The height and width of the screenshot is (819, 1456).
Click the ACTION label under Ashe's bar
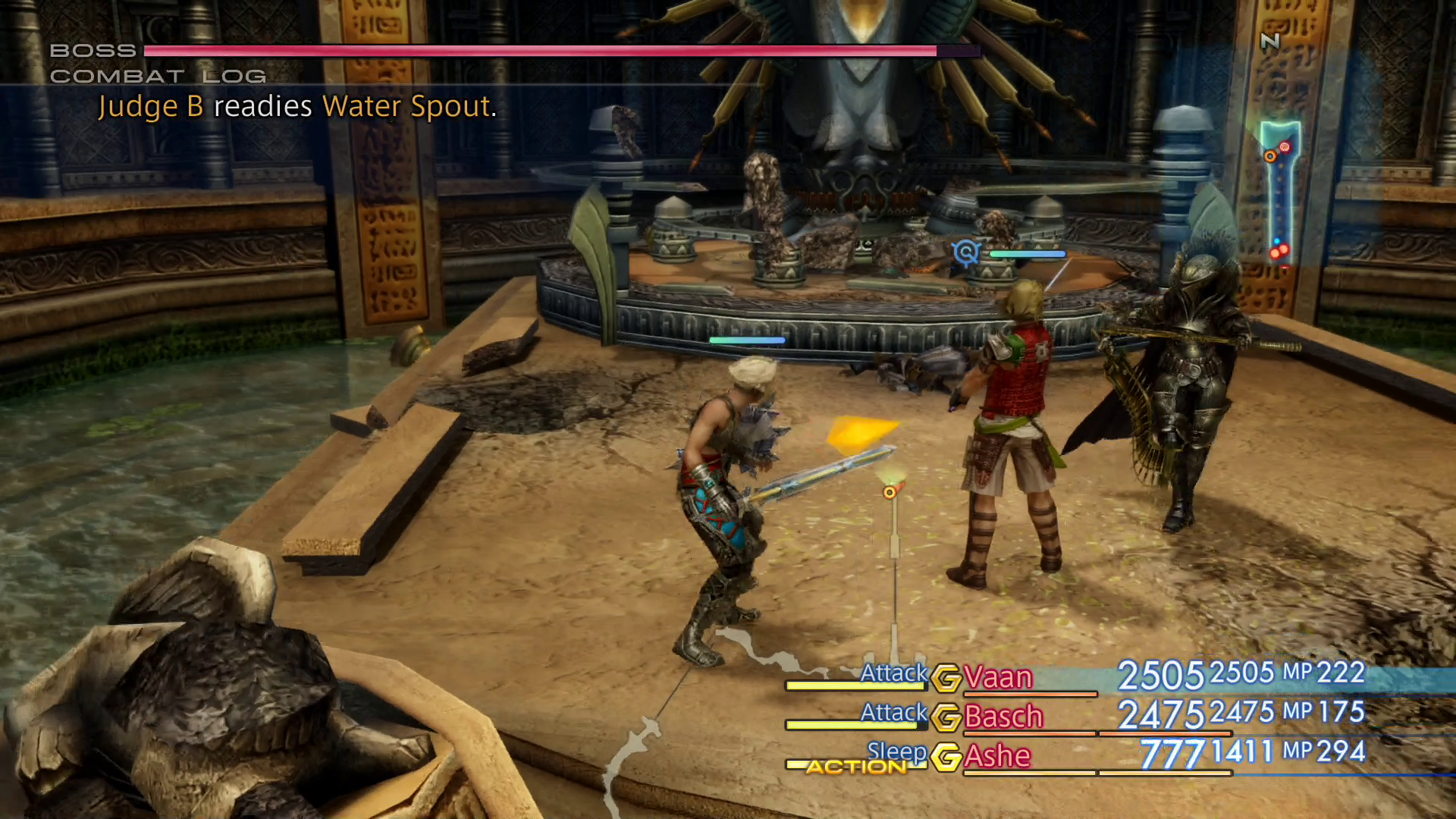tap(857, 767)
